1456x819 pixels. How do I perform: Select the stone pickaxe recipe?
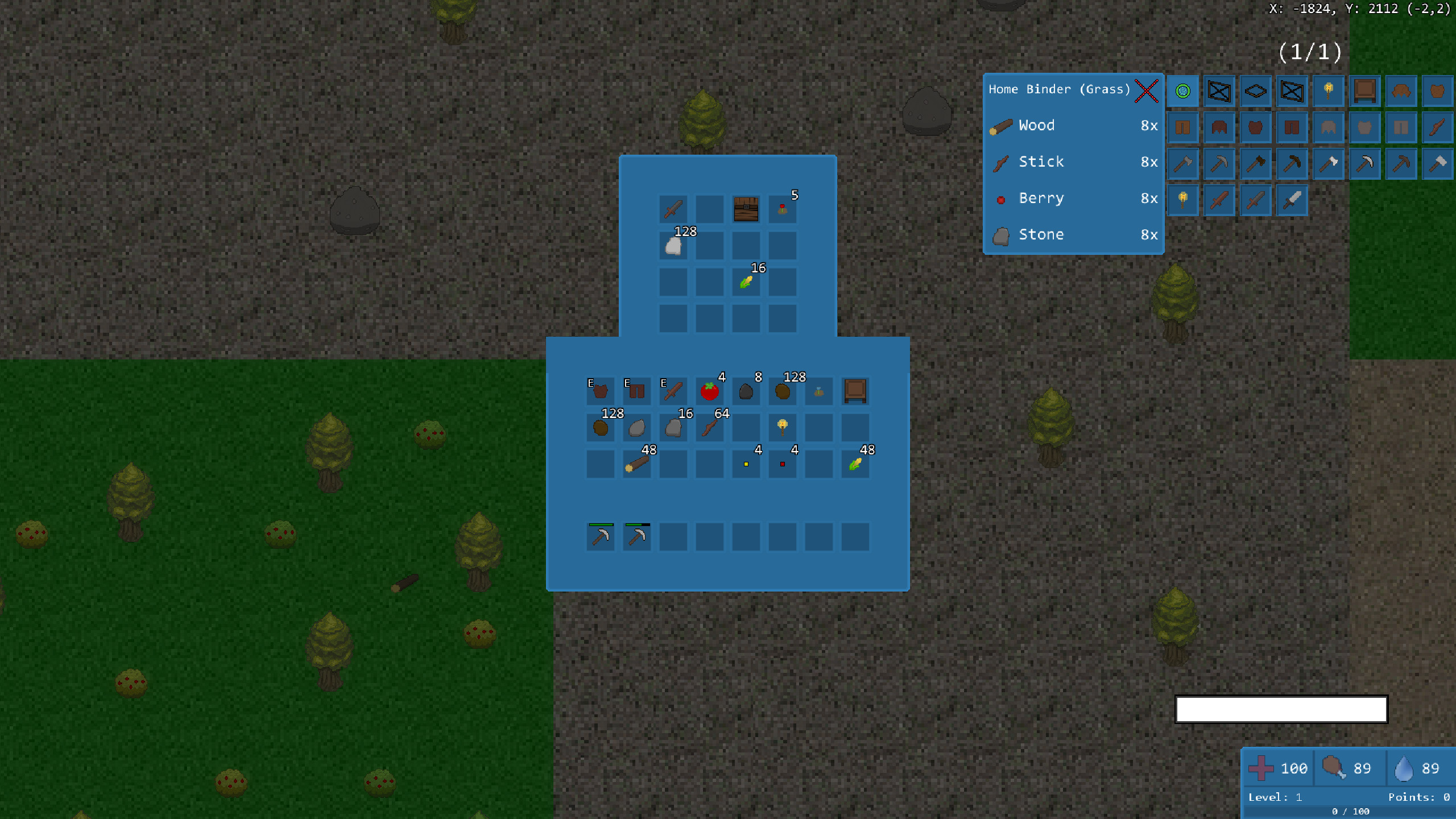(1219, 163)
